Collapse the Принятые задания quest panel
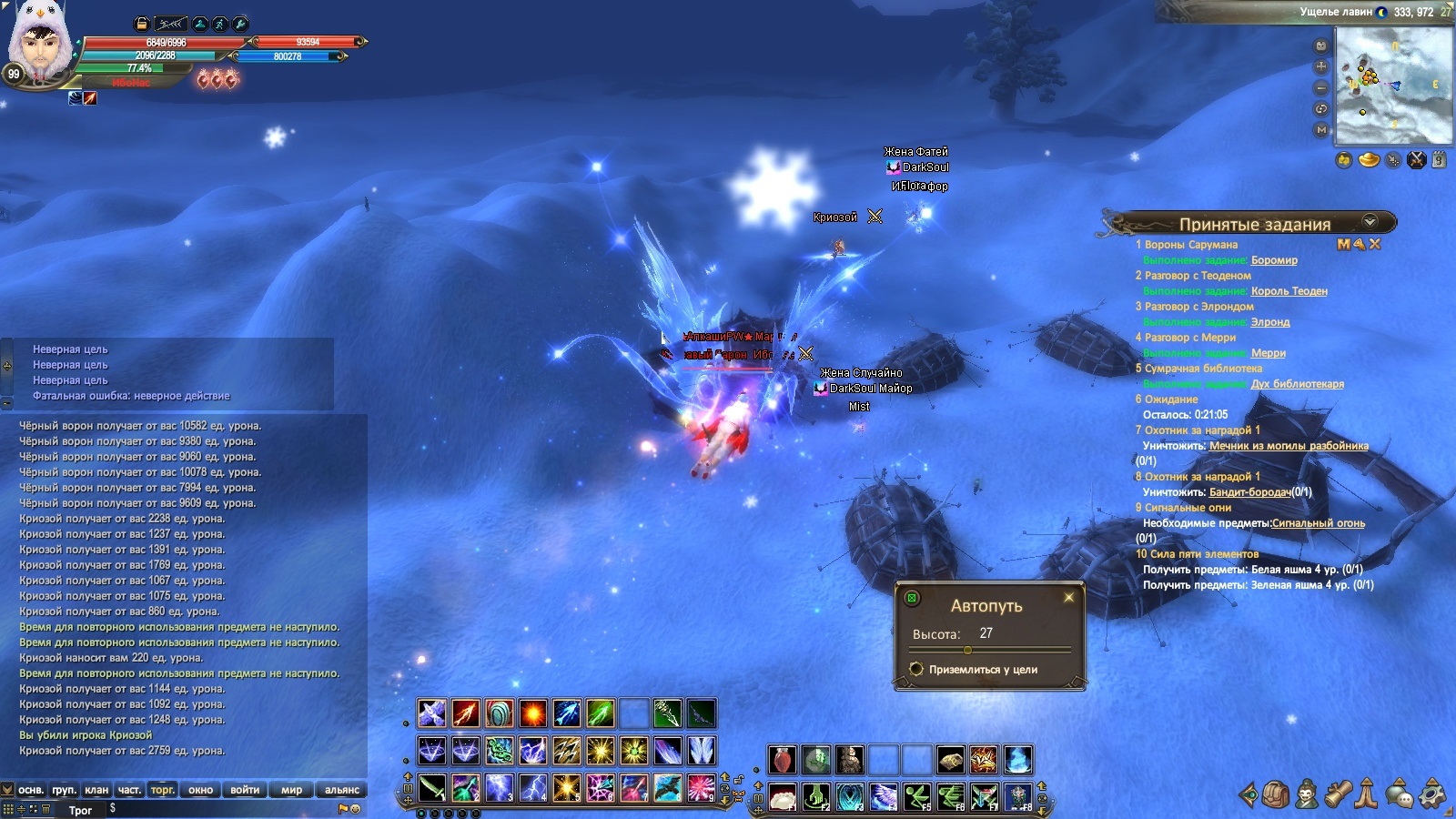The image size is (1456, 819). pos(1370,222)
